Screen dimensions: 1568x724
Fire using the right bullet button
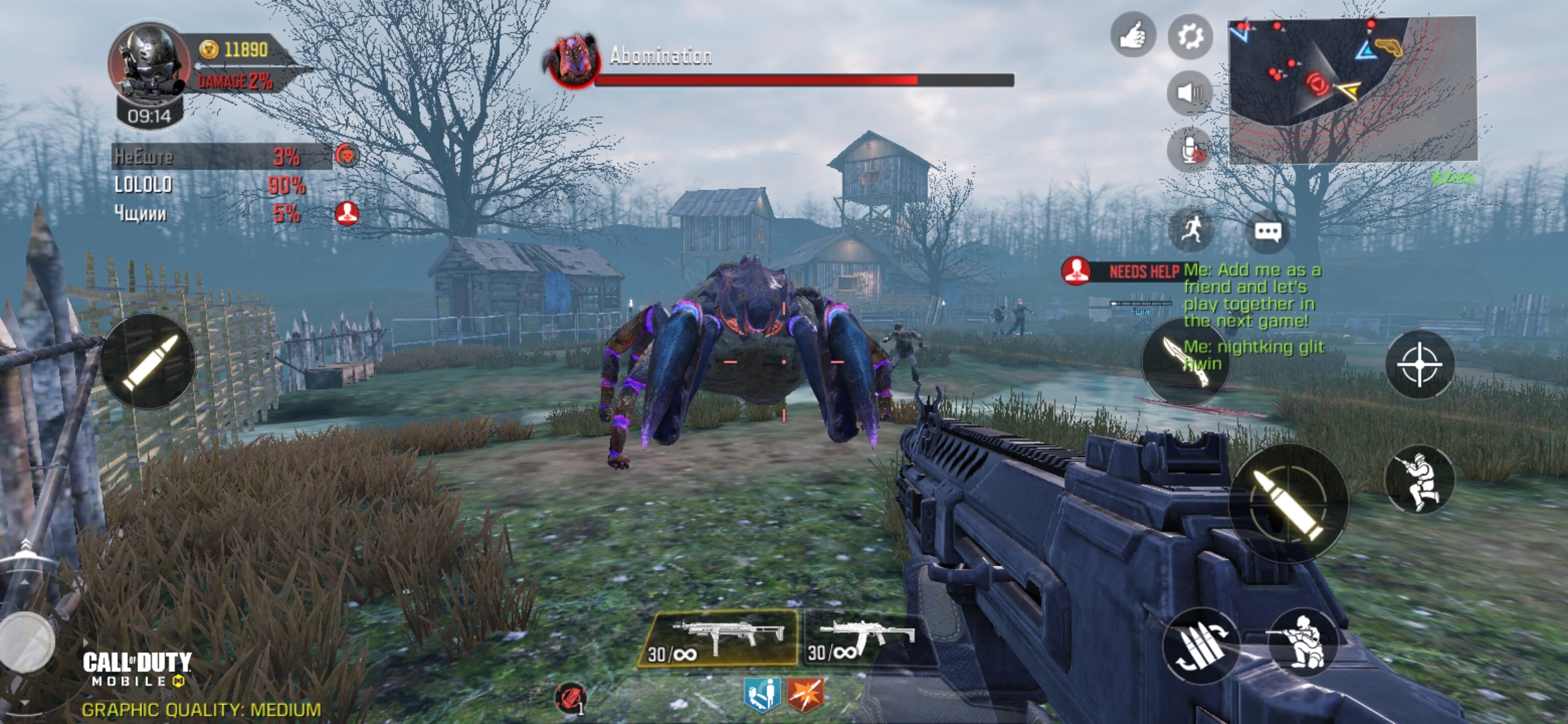1288,504
